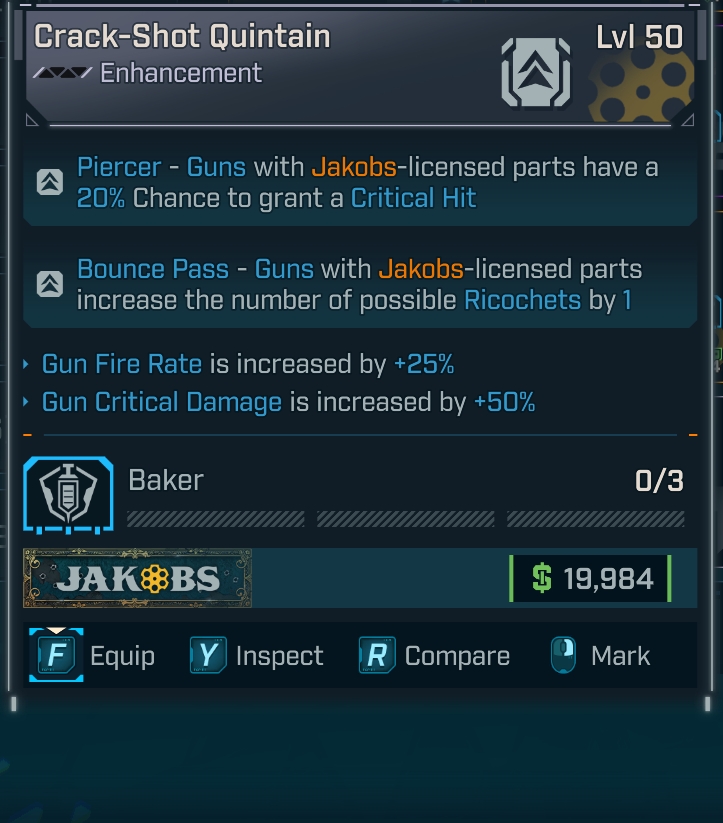Select the Mark action
Viewport: 723px width, 823px height.
coord(600,656)
